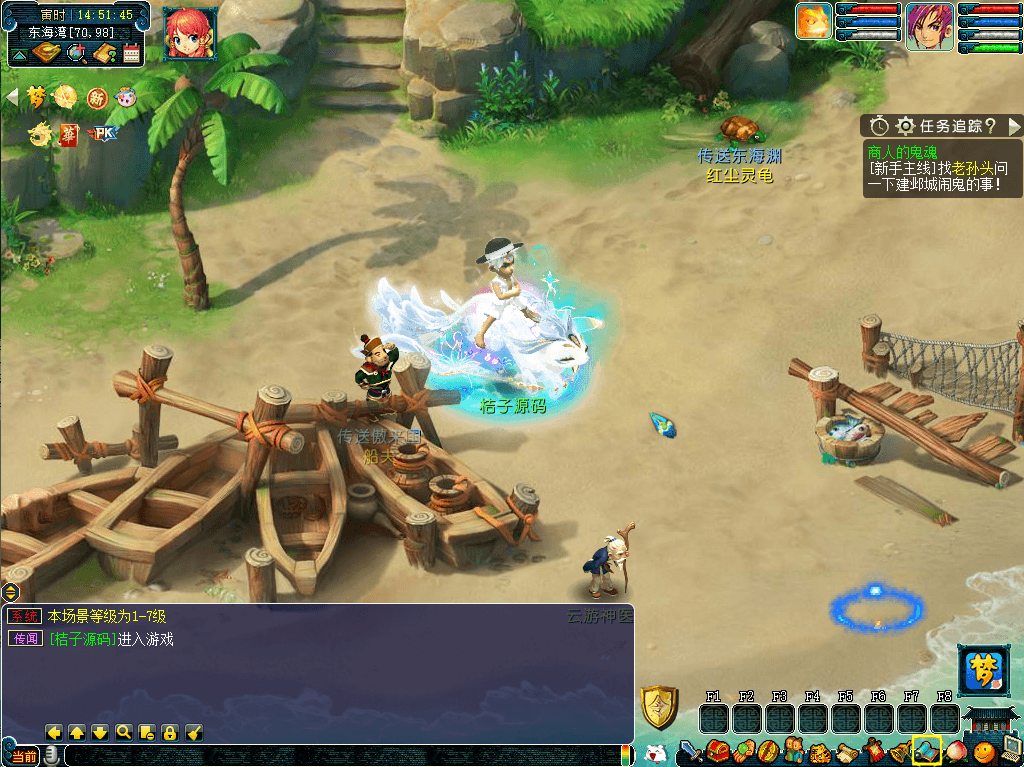The height and width of the screenshot is (767, 1024).
Task: Click the red-haired girl portrait
Action: tap(190, 33)
